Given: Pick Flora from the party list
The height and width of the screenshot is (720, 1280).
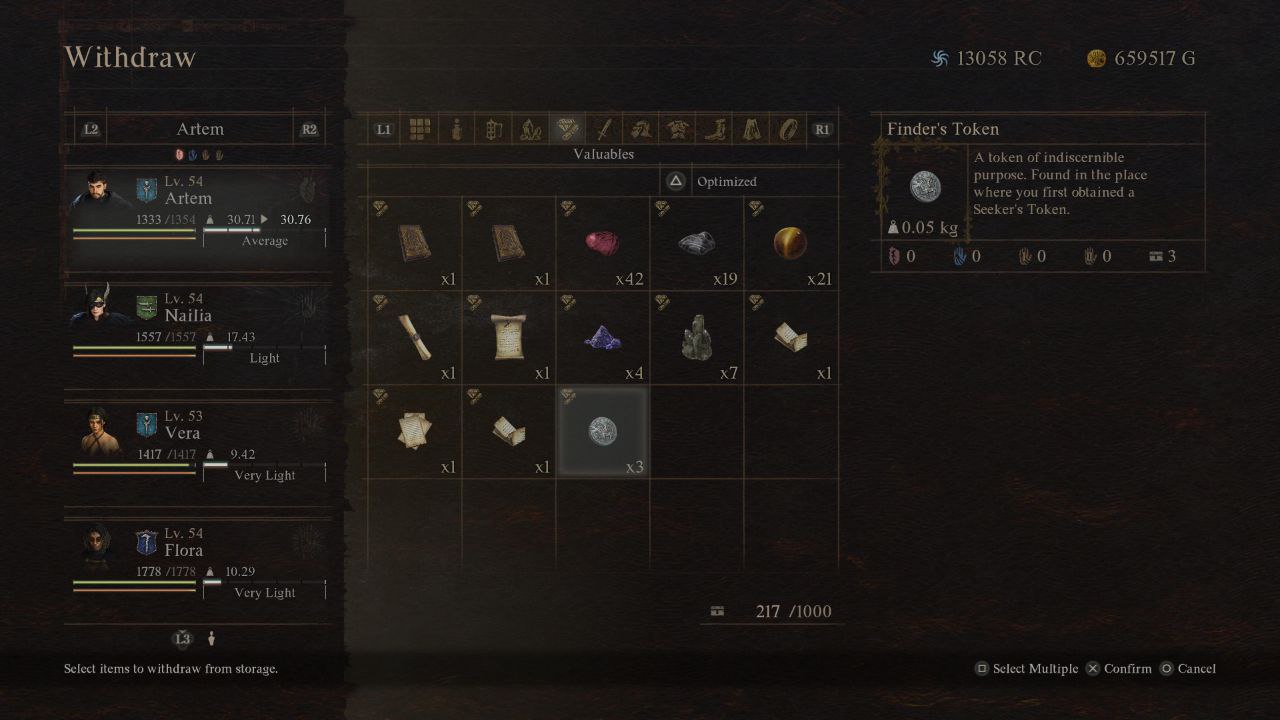Looking at the screenshot, I should point(198,560).
